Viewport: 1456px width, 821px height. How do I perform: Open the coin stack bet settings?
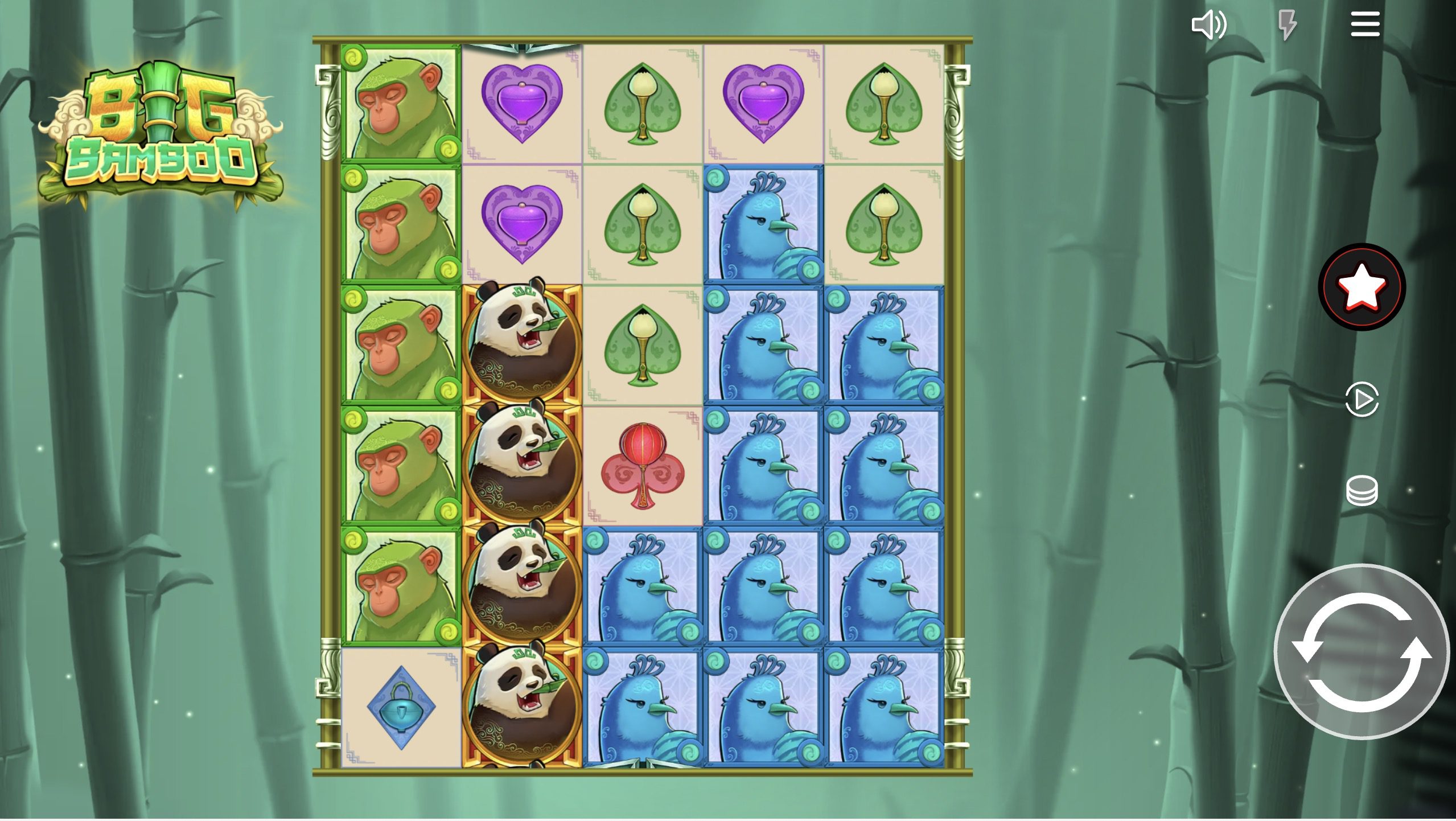[1362, 490]
